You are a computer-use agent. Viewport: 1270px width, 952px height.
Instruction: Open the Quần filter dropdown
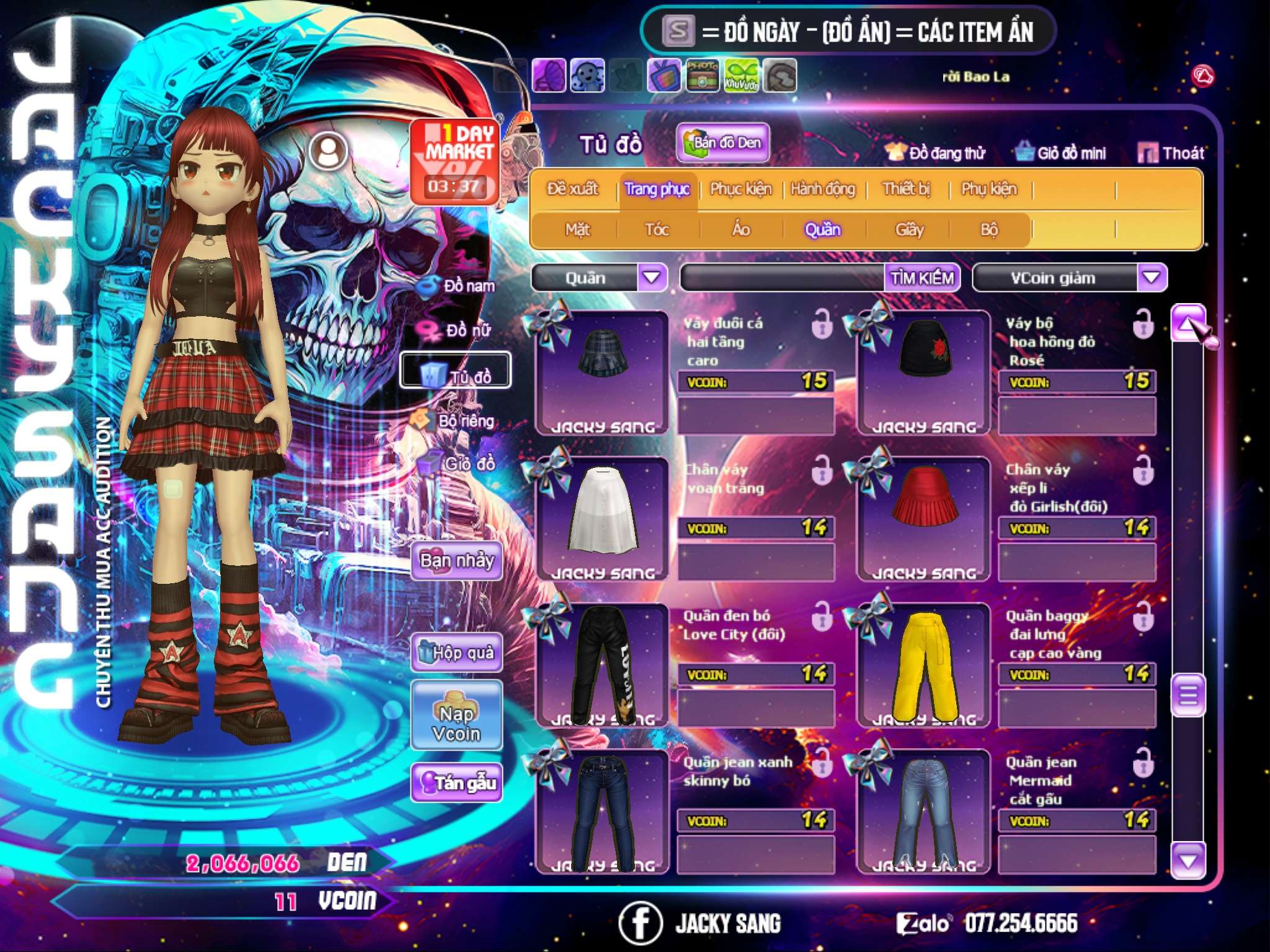point(652,277)
